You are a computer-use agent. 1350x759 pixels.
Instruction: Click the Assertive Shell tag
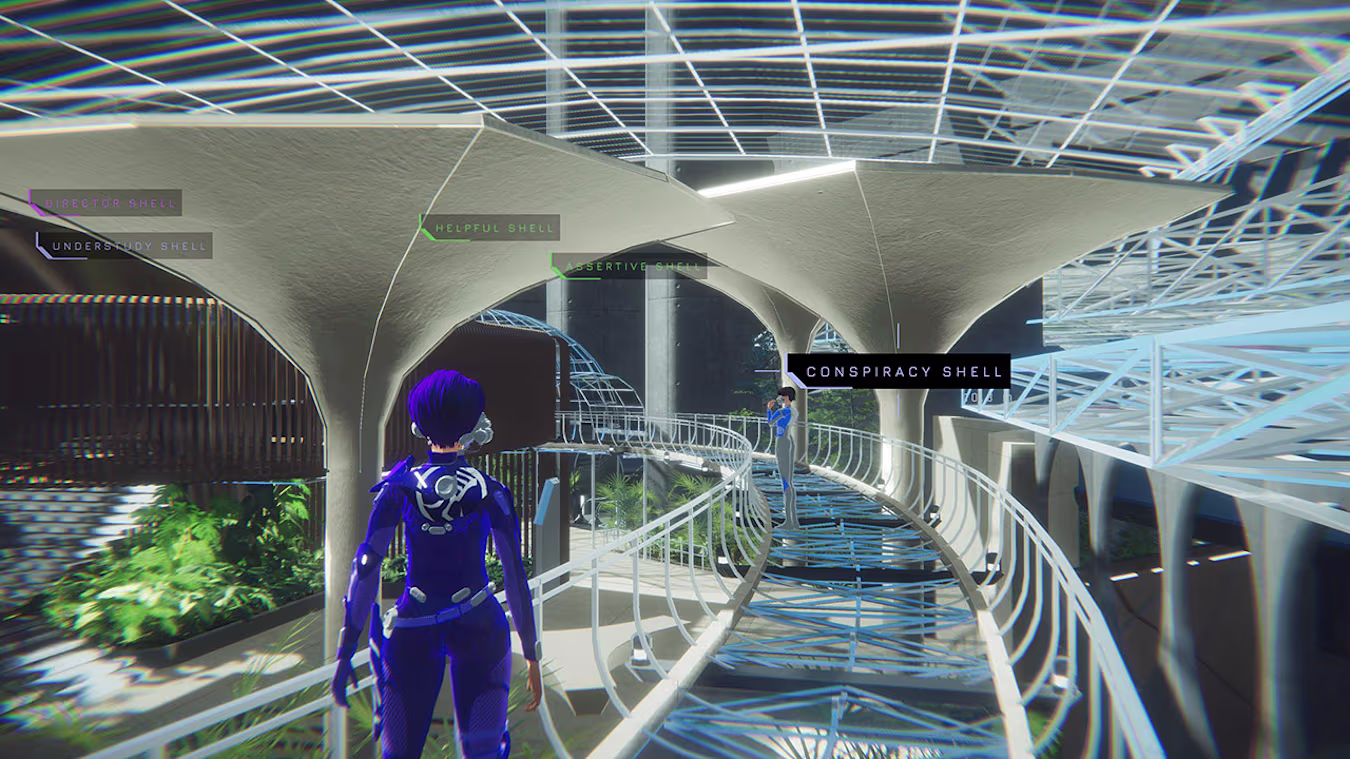pos(632,266)
